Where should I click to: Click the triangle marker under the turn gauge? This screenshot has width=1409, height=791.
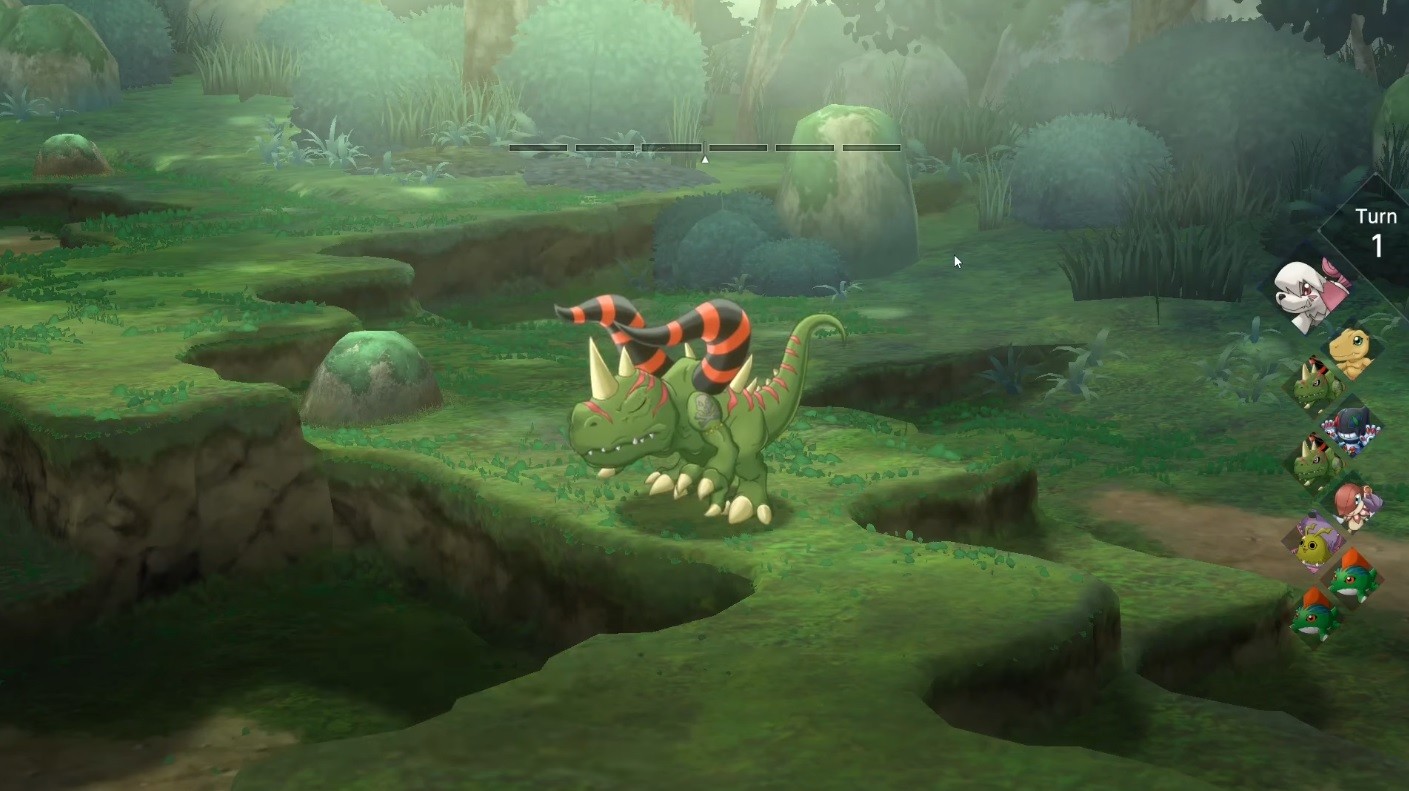pyautogui.click(x=703, y=158)
